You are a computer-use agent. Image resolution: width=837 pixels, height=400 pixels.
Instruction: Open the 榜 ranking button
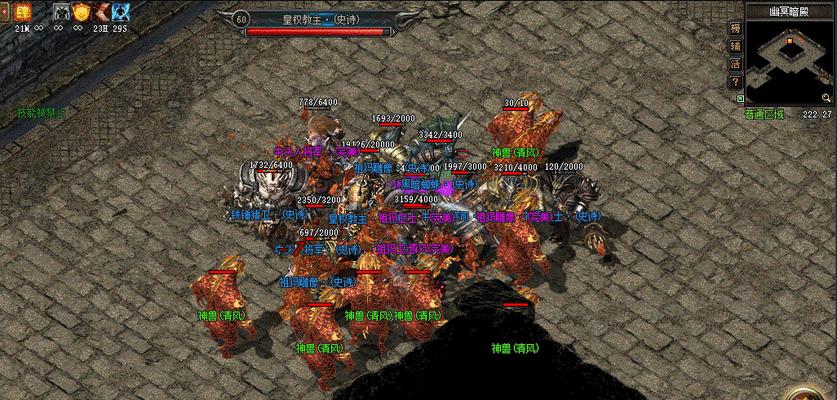point(736,27)
